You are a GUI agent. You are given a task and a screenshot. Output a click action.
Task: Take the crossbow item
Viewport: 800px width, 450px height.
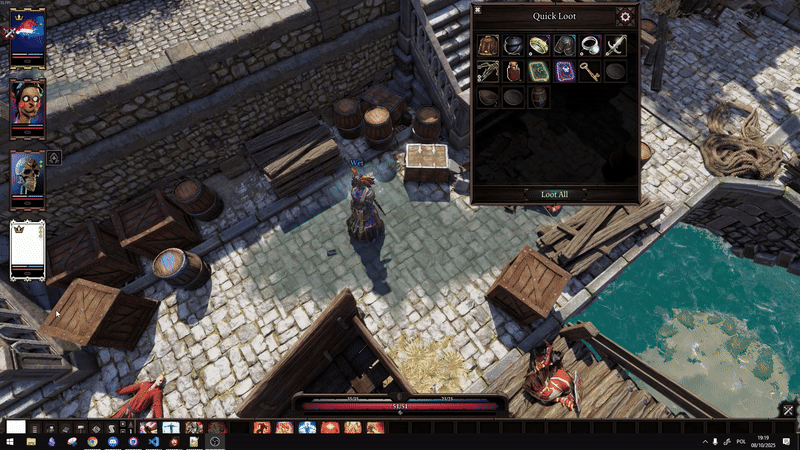[x=488, y=71]
